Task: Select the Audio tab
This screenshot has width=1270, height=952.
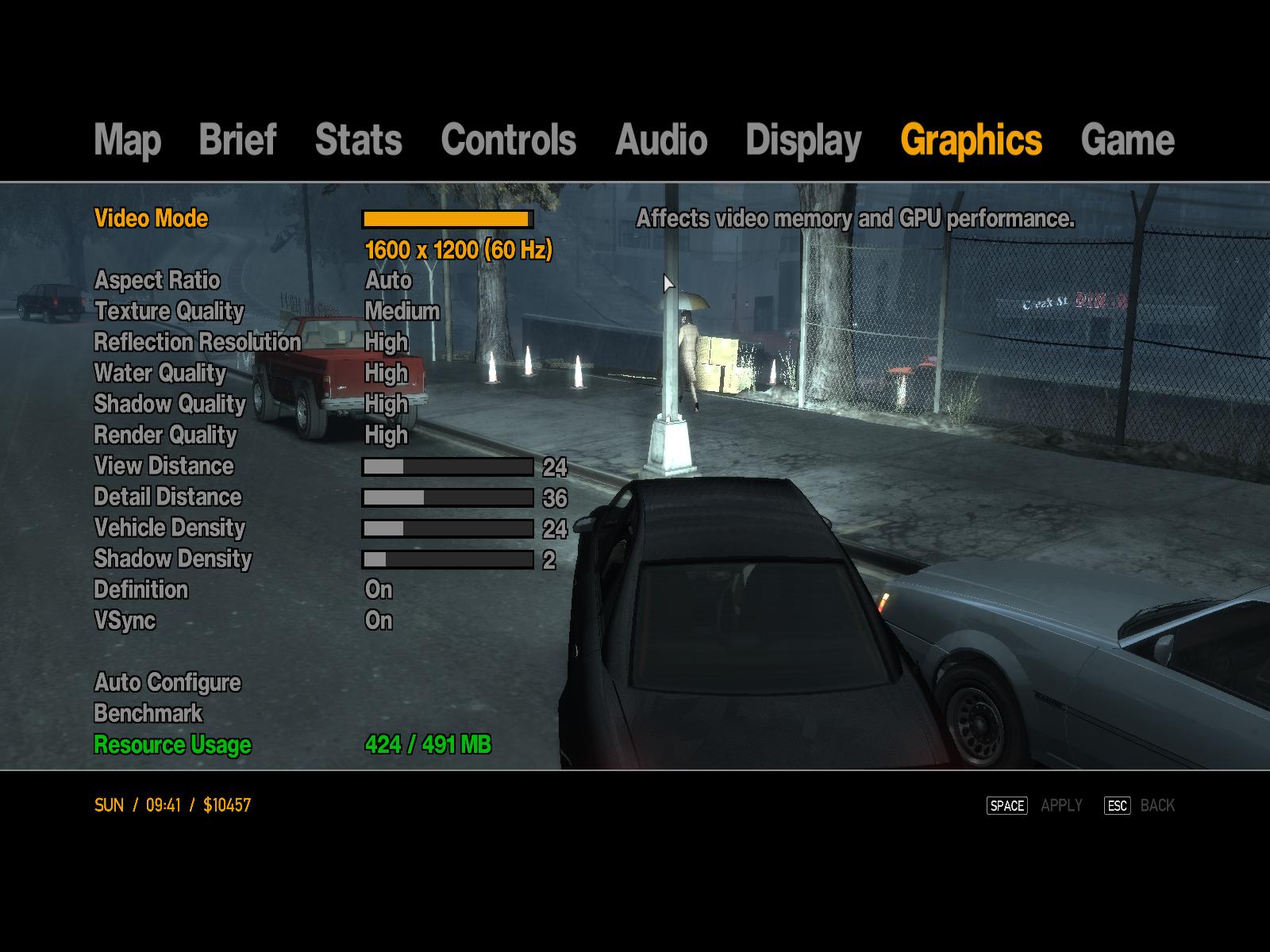Action: pyautogui.click(x=660, y=140)
